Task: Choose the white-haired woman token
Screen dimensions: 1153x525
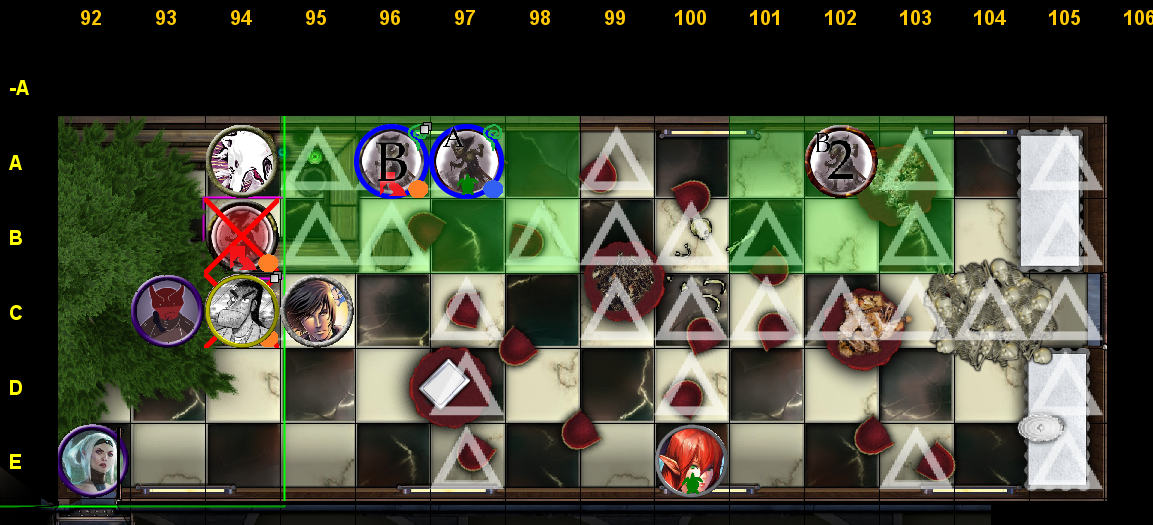Action: coord(92,460)
